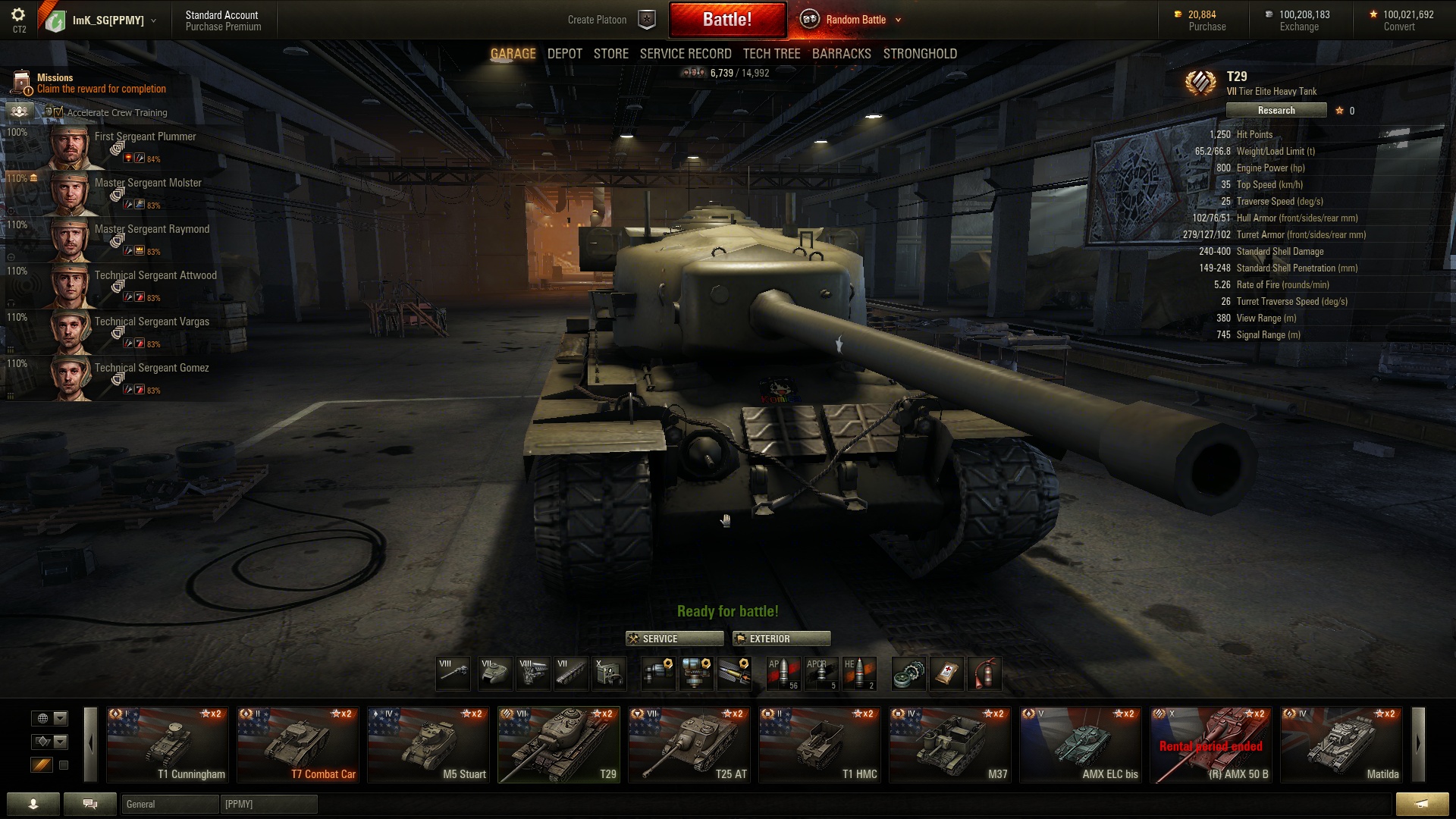Switch to the Depot tab
Screen dimensions: 1456x819
(x=564, y=54)
